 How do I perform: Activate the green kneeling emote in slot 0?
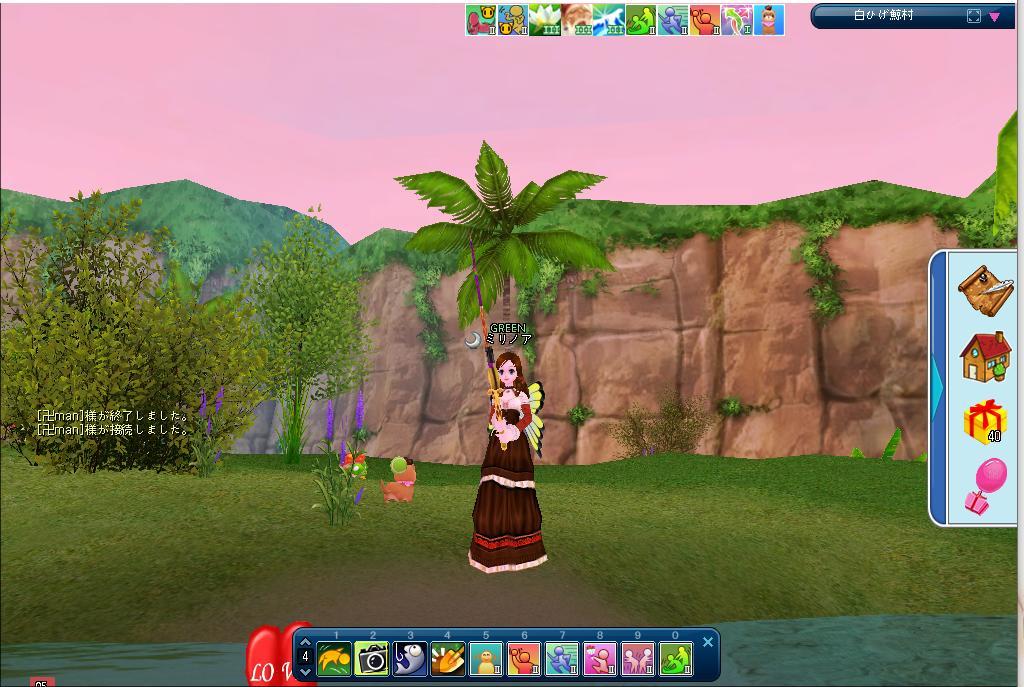(x=676, y=659)
